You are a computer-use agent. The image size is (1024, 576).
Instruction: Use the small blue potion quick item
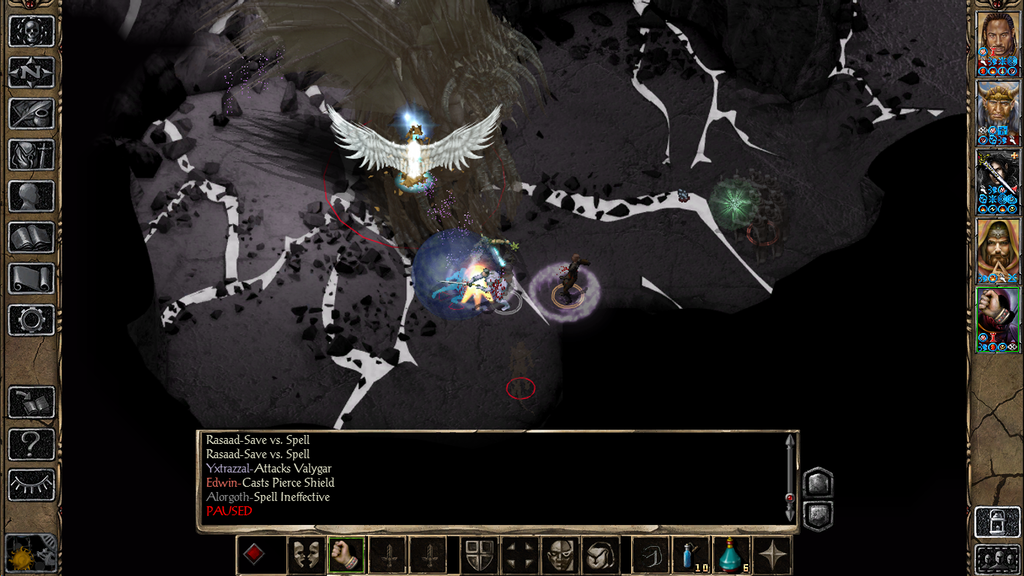click(x=690, y=555)
